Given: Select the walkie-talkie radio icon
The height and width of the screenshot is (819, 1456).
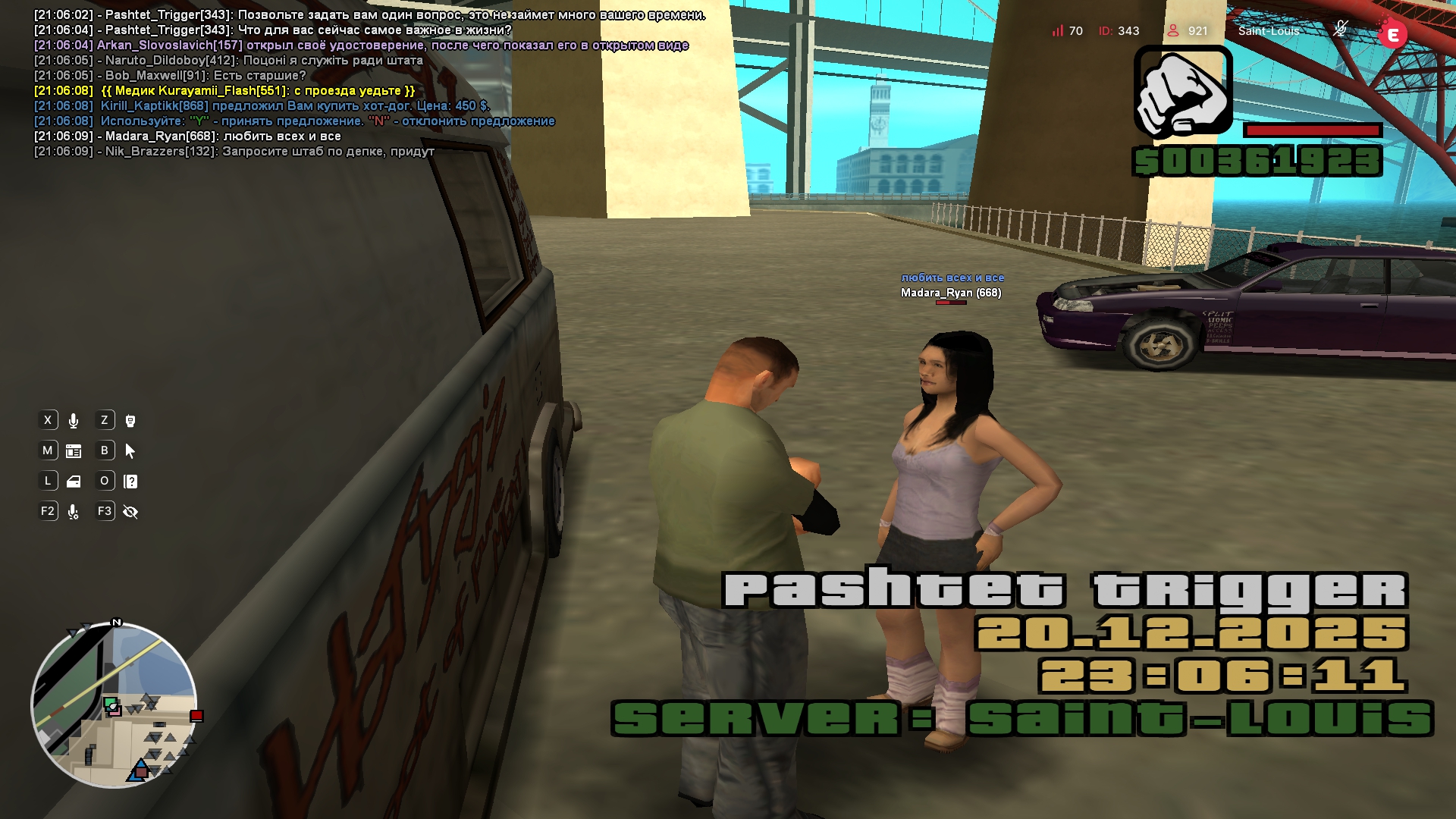Looking at the screenshot, I should click(x=130, y=421).
